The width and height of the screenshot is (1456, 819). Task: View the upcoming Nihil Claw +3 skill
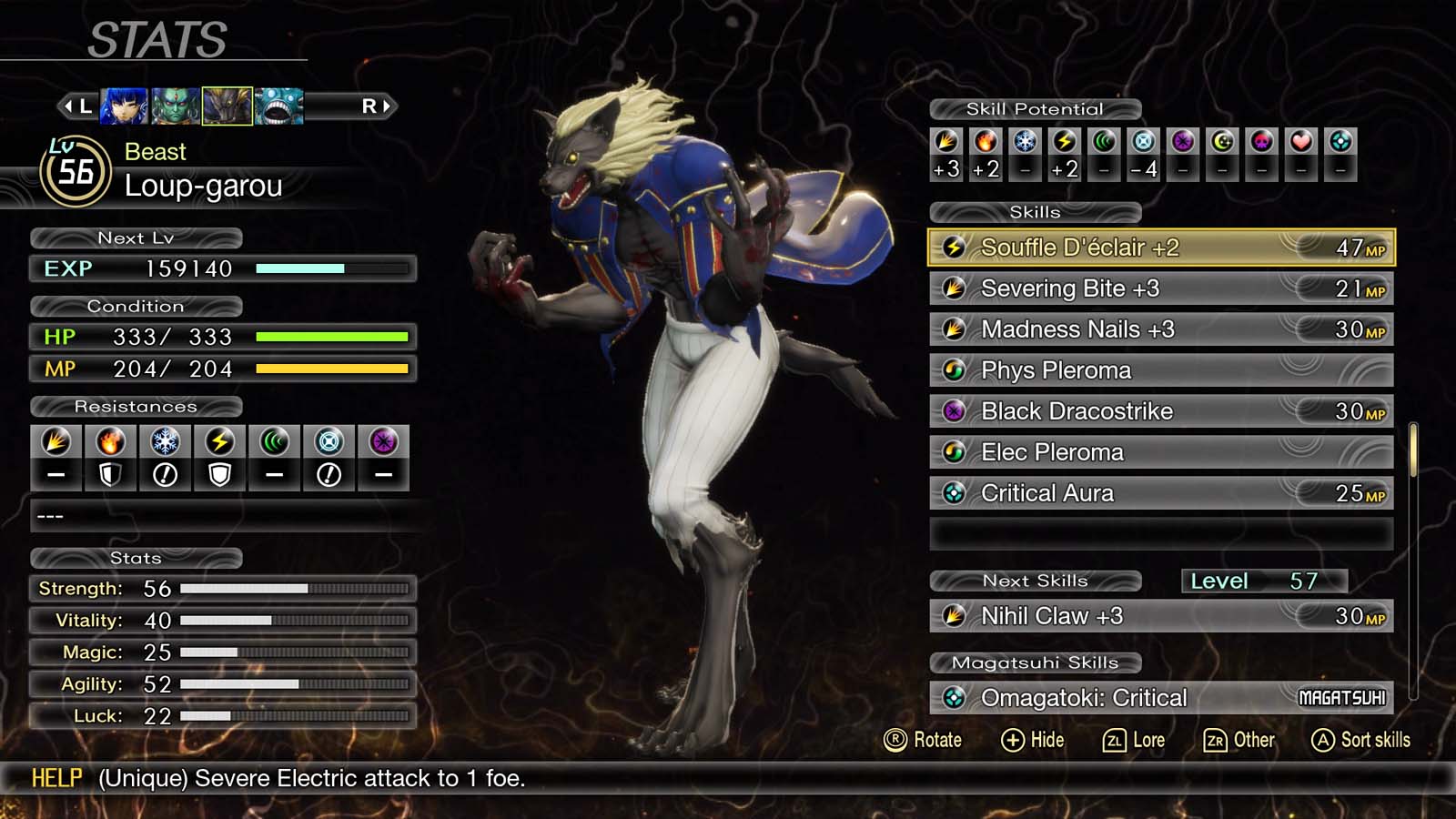point(1160,616)
